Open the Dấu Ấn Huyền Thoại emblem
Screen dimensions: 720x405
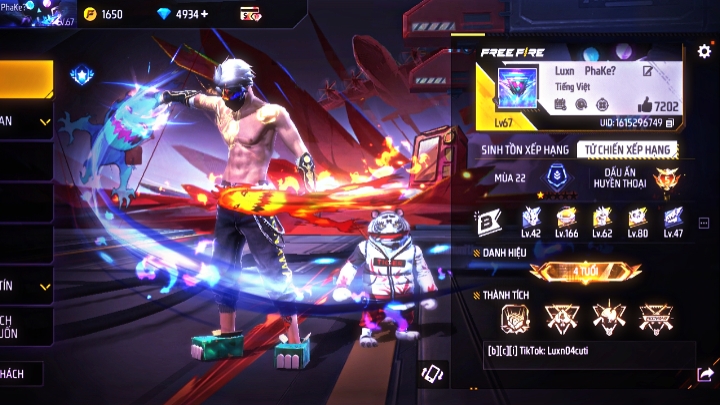pyautogui.click(x=665, y=181)
